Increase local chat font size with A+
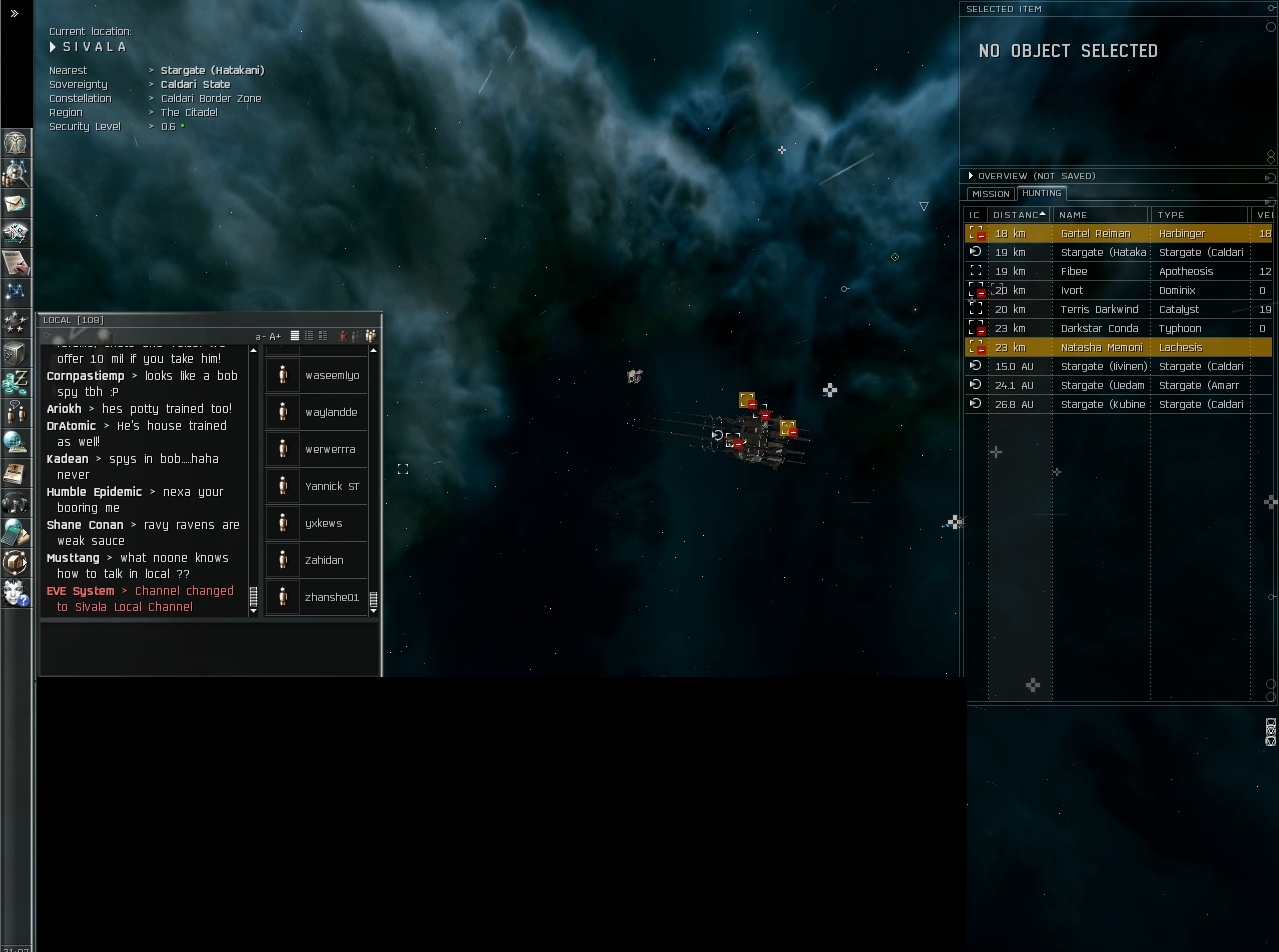Viewport: 1279px width, 952px height. [275, 337]
